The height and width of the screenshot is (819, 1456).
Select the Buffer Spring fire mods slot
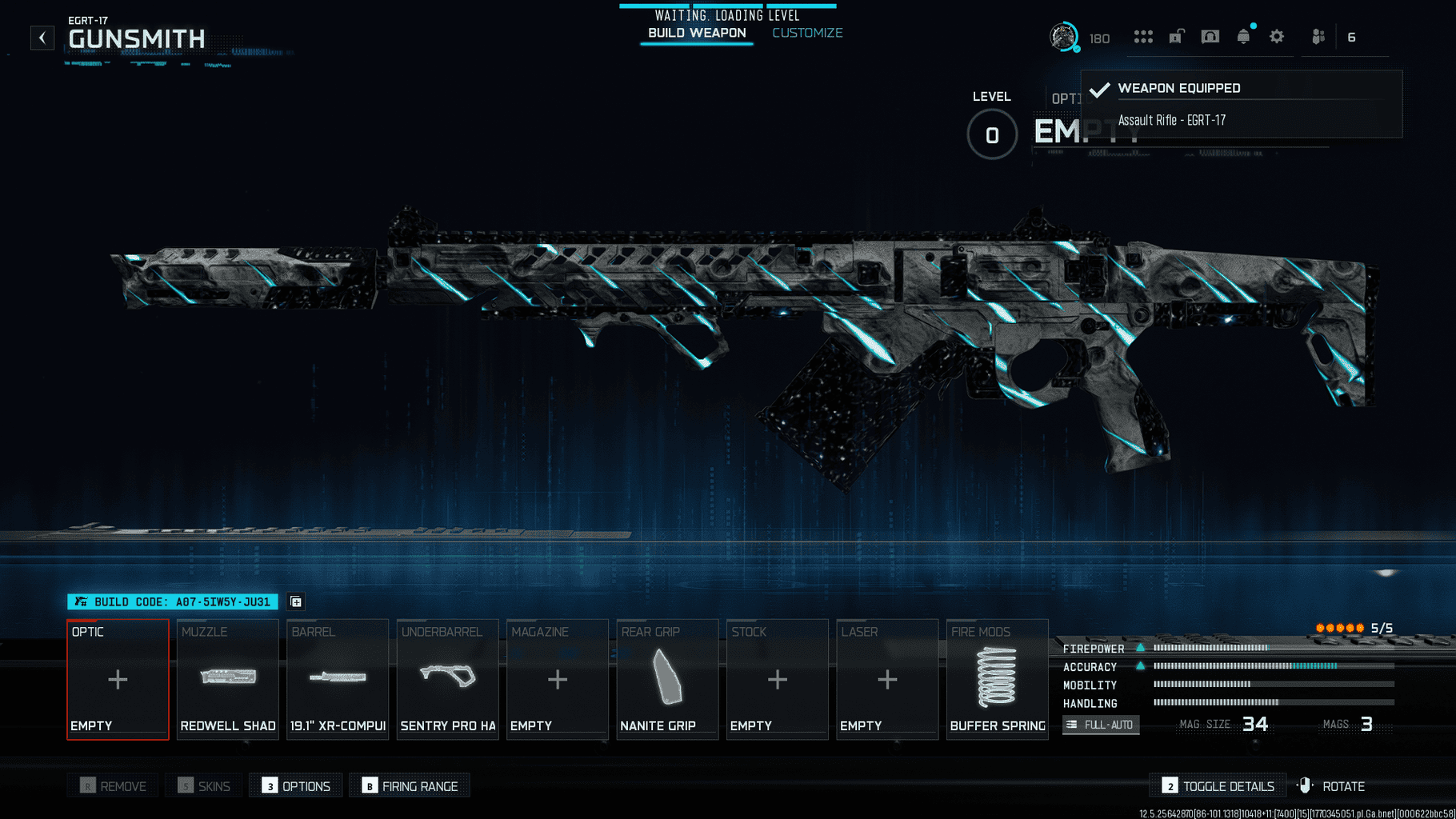tap(997, 679)
